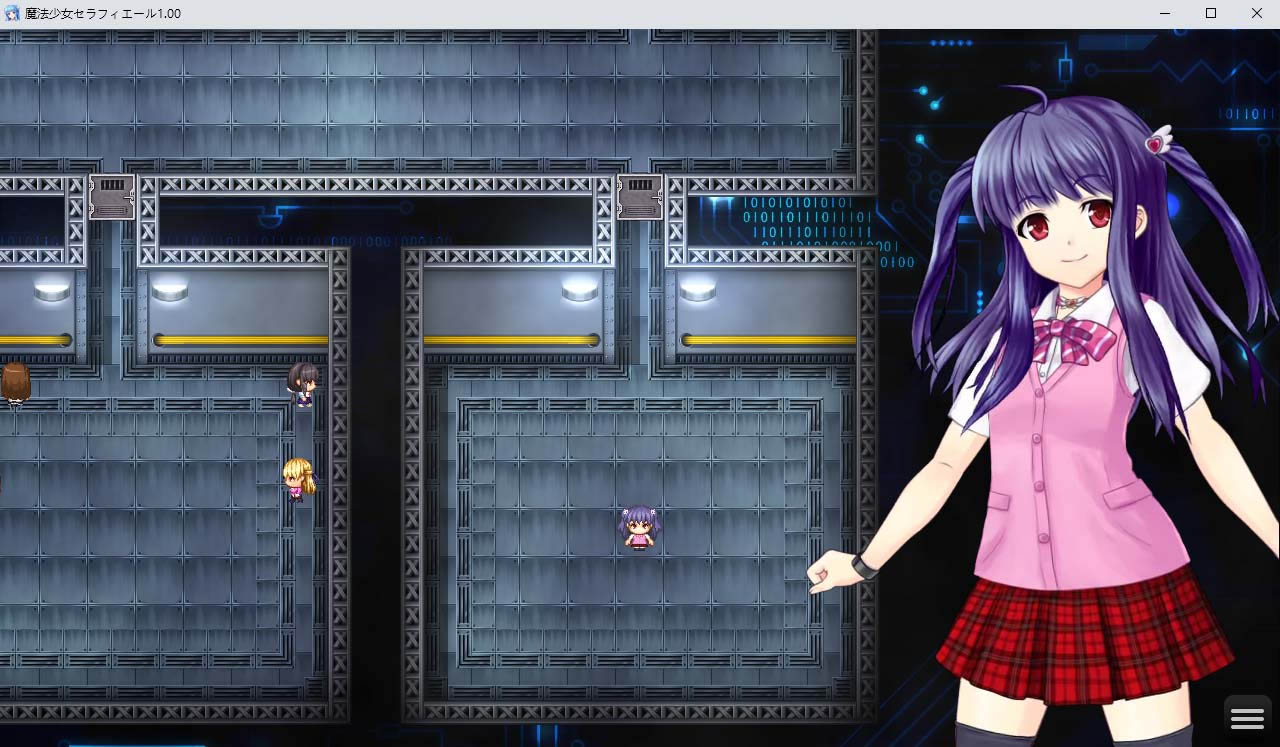Click the left gray metal door
The image size is (1280, 747).
(111, 193)
